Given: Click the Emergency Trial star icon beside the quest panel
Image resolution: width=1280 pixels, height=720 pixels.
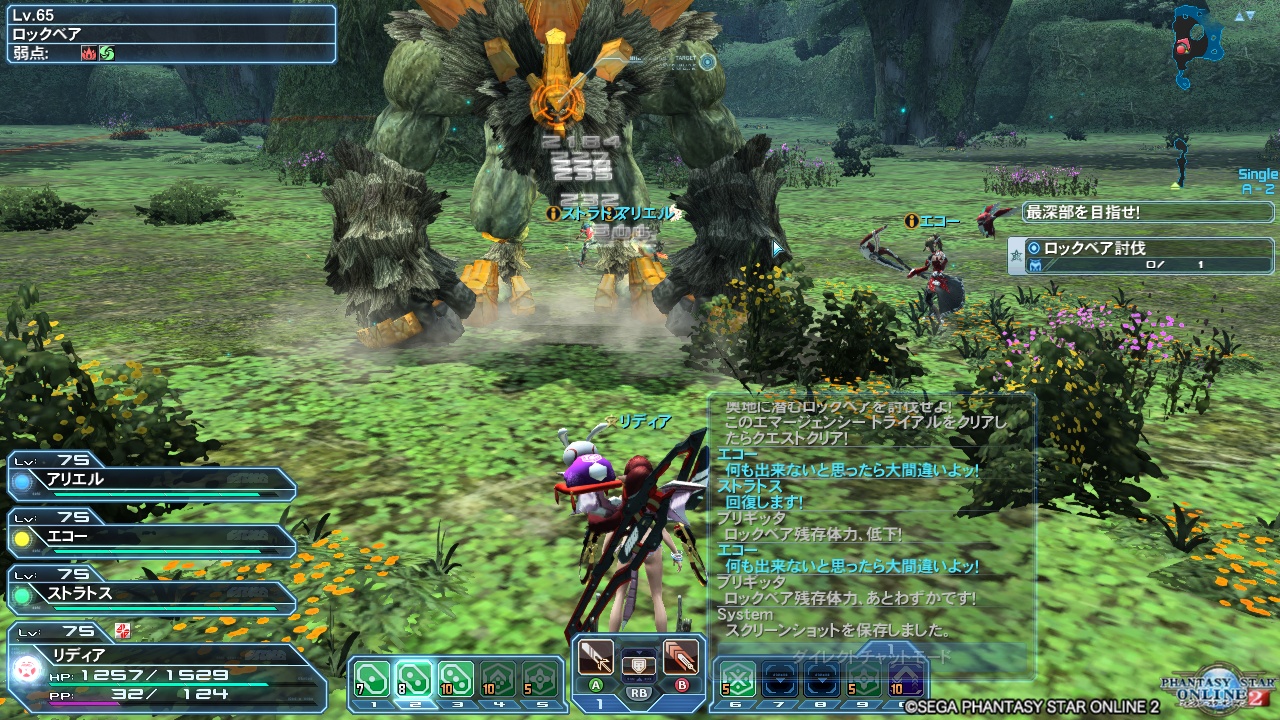Looking at the screenshot, I should click(1015, 253).
